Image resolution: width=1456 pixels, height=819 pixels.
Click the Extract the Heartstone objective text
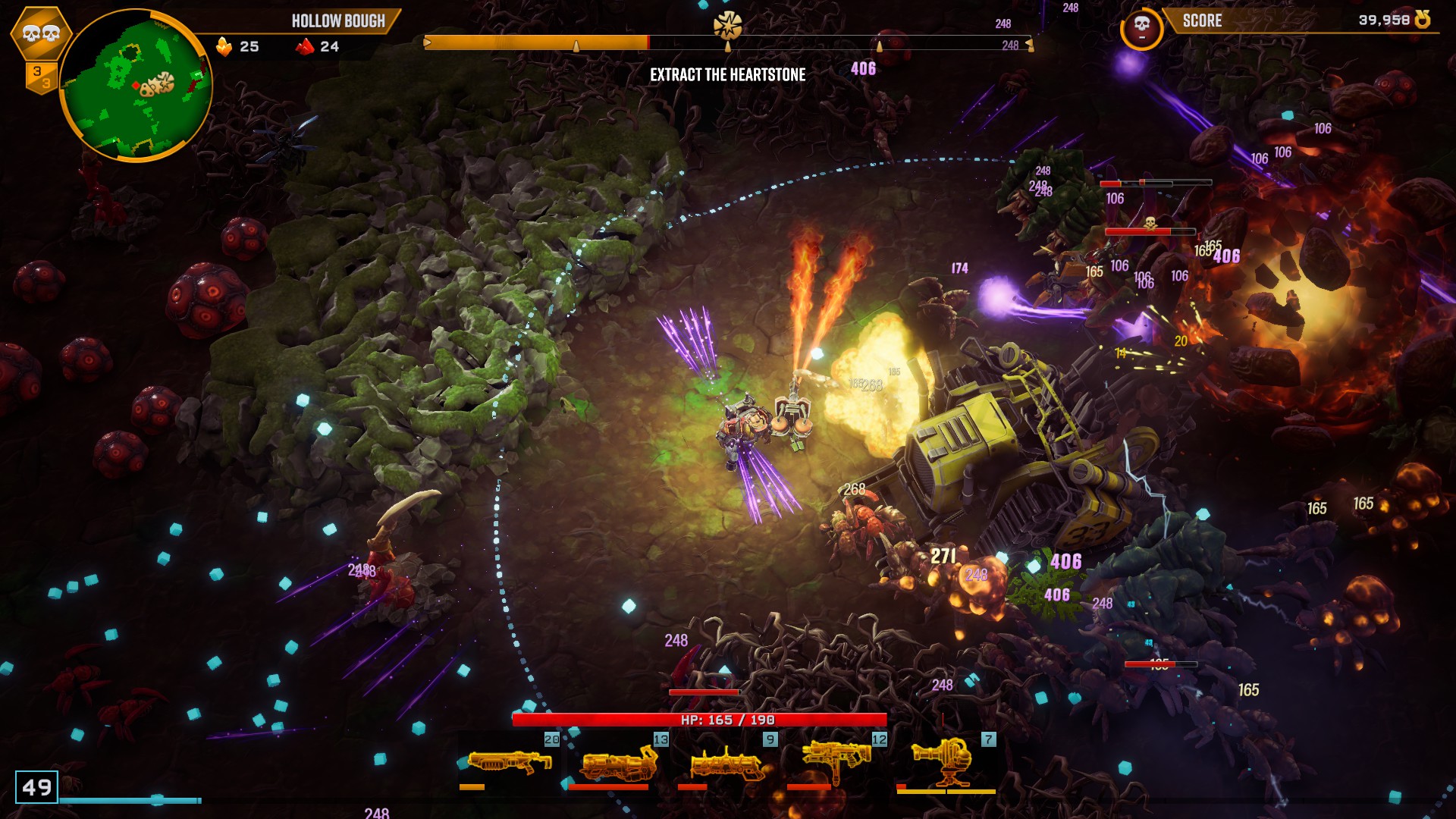point(727,74)
